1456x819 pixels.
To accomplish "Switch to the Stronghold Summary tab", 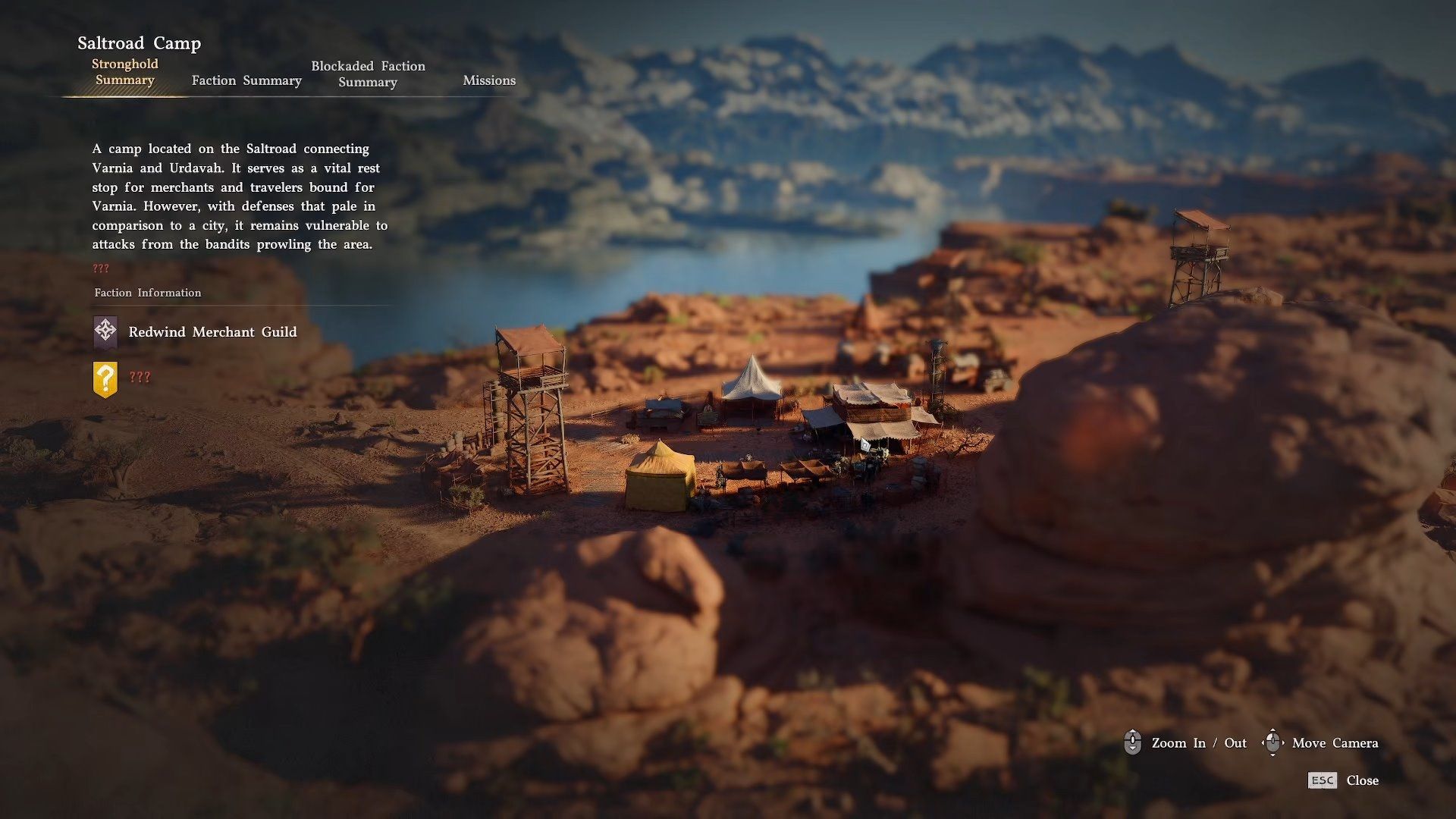I will click(x=125, y=72).
